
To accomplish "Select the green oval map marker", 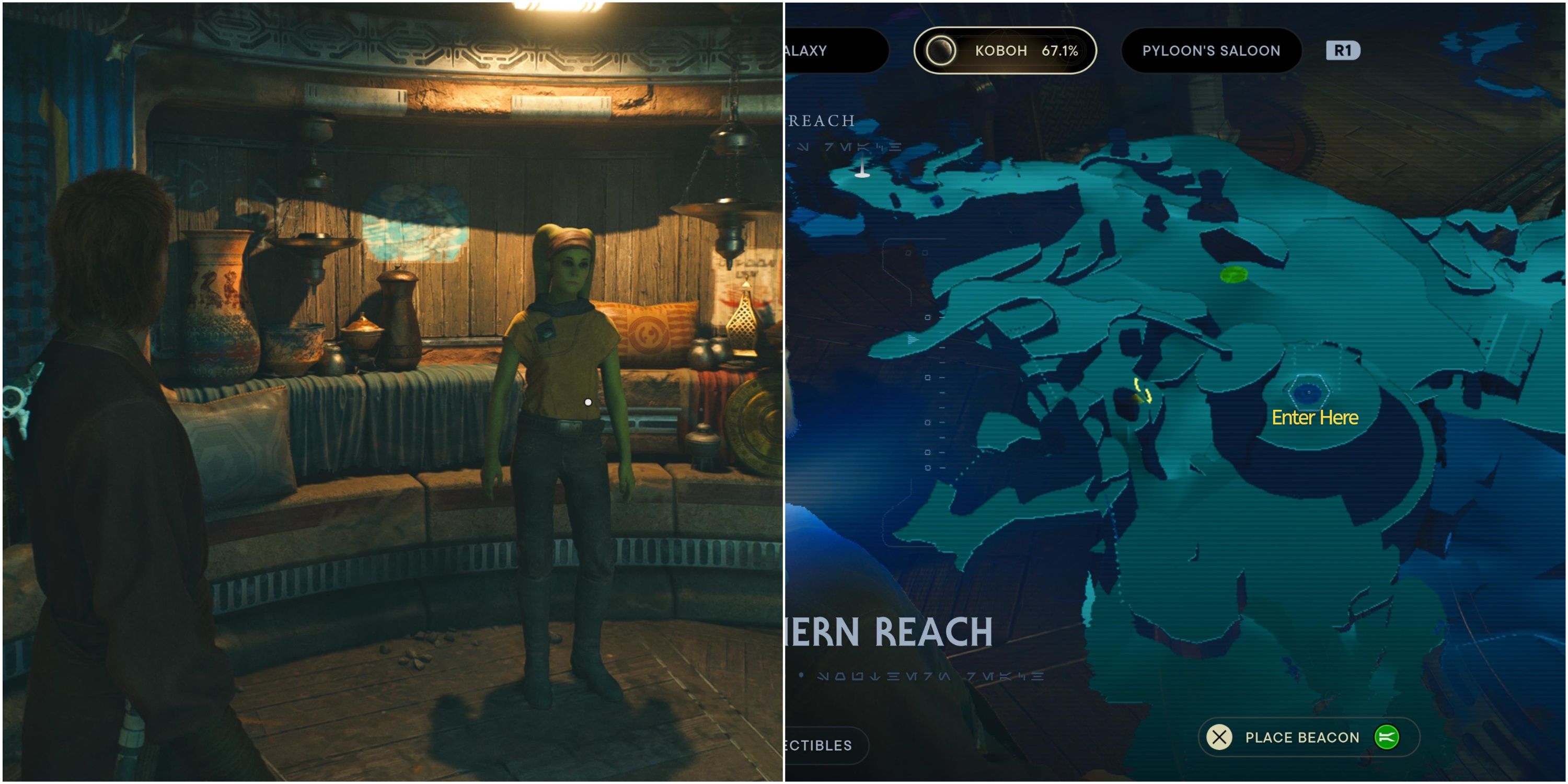I will tap(1233, 274).
